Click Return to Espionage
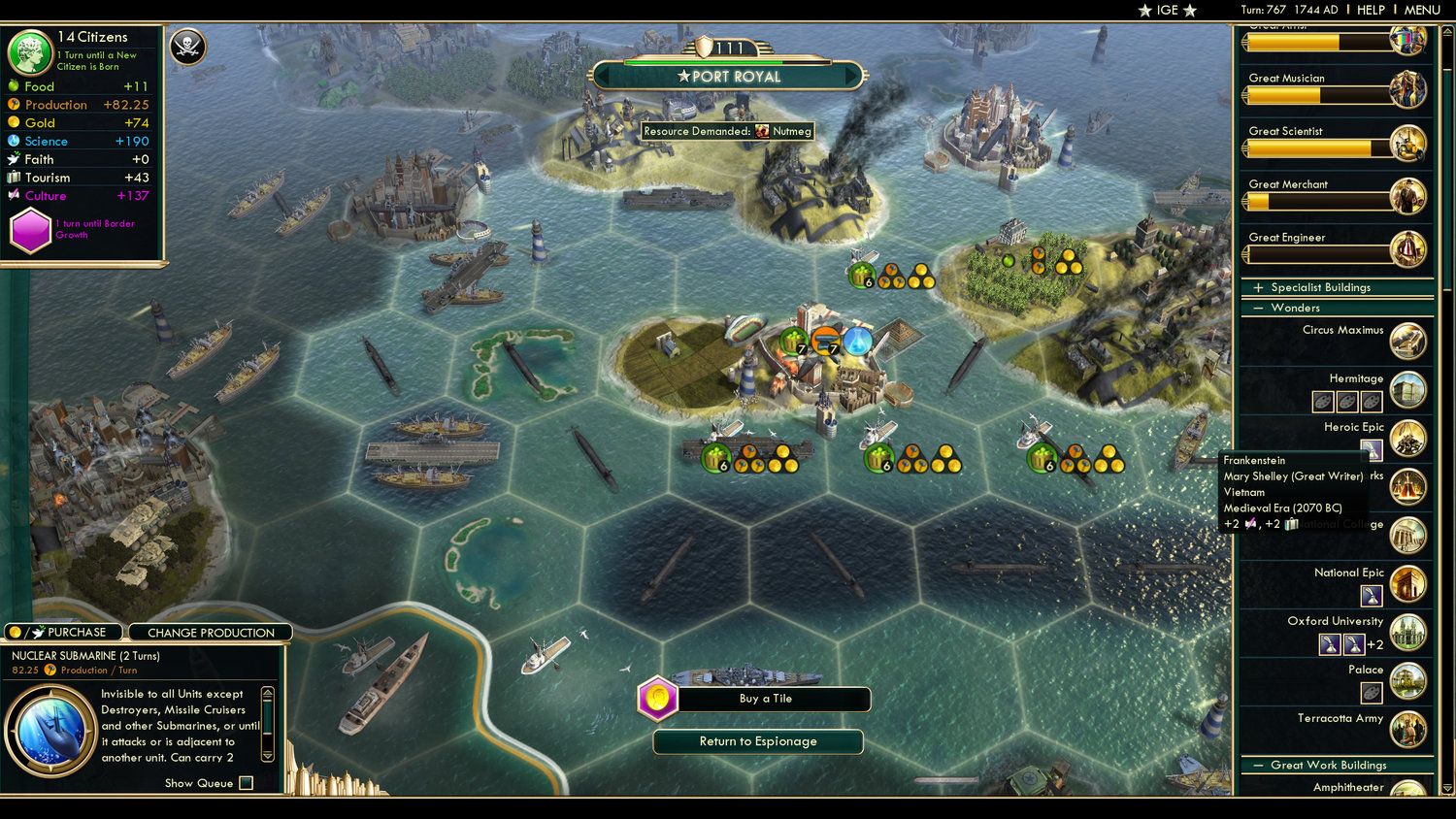Image resolution: width=1456 pixels, height=819 pixels. (757, 741)
